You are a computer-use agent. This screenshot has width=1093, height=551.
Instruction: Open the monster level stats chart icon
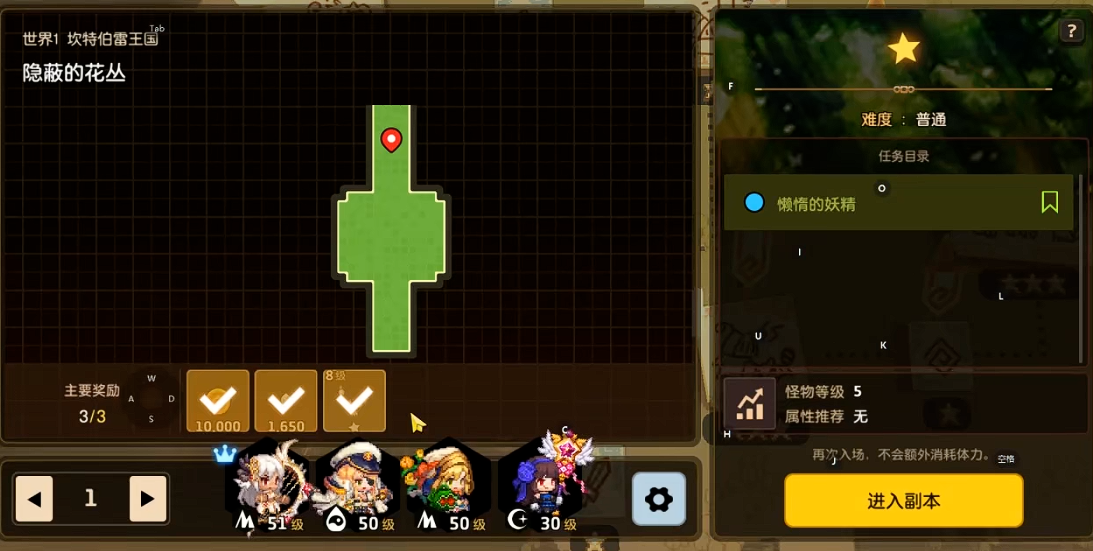[749, 403]
